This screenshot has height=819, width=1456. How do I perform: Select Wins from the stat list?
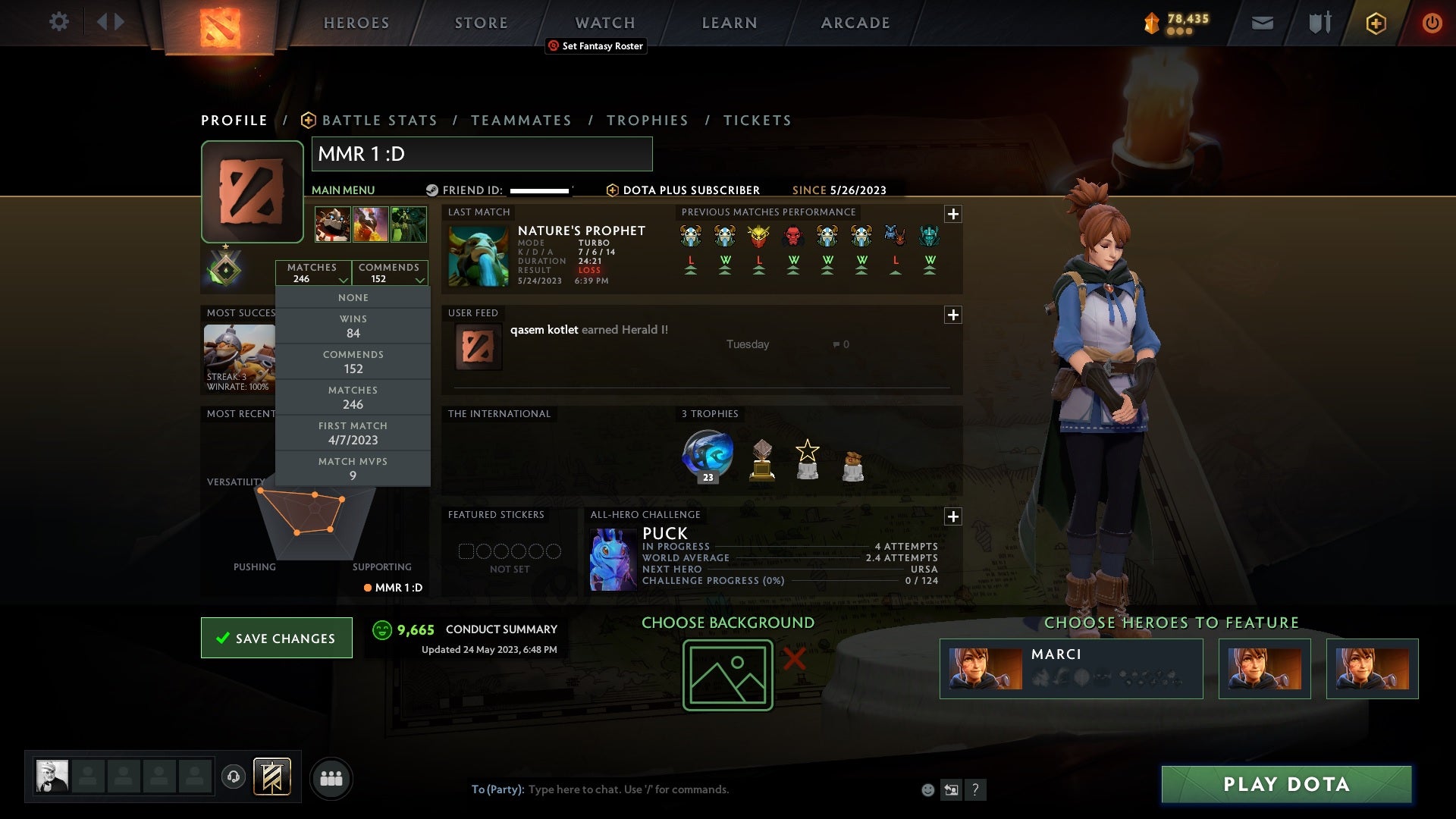click(353, 325)
